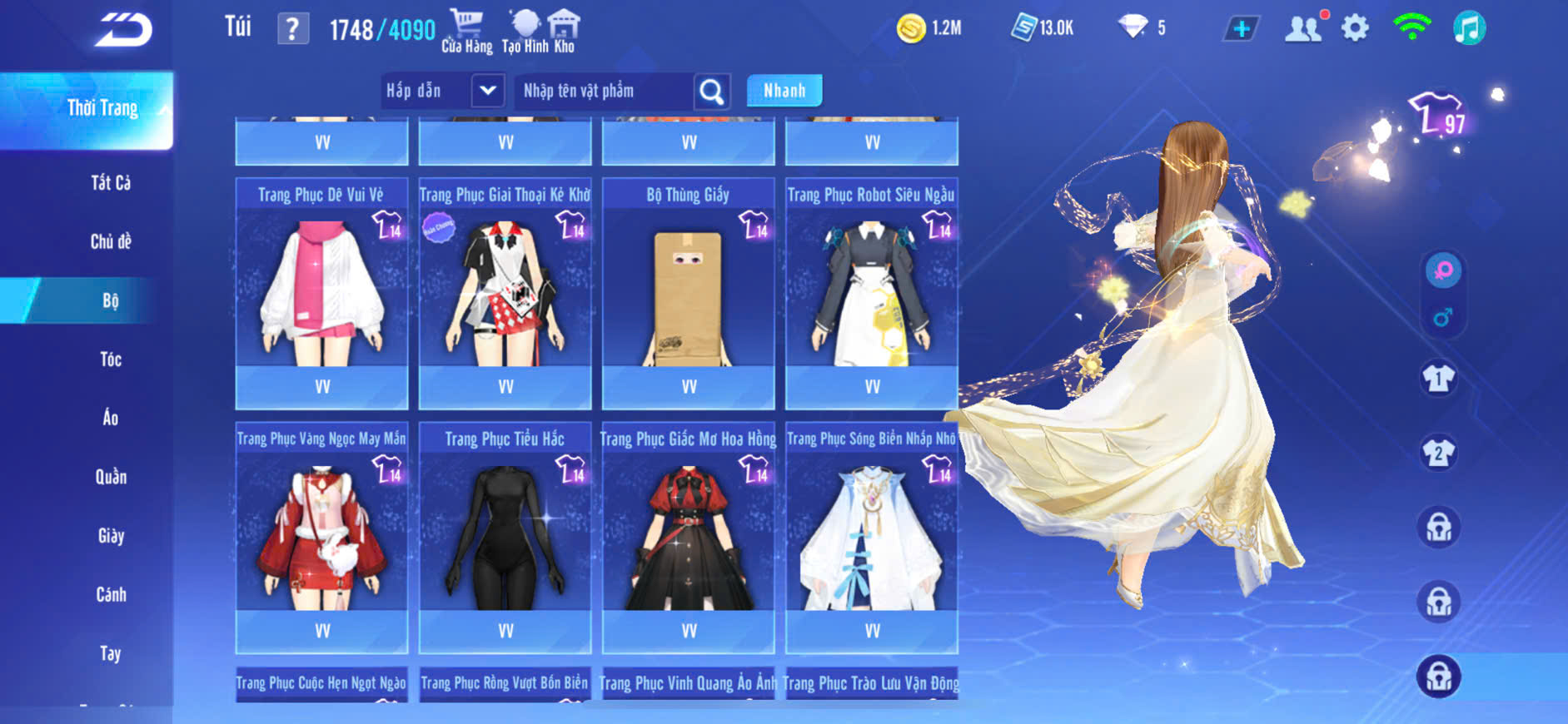Open Kho storage icon

point(565,32)
